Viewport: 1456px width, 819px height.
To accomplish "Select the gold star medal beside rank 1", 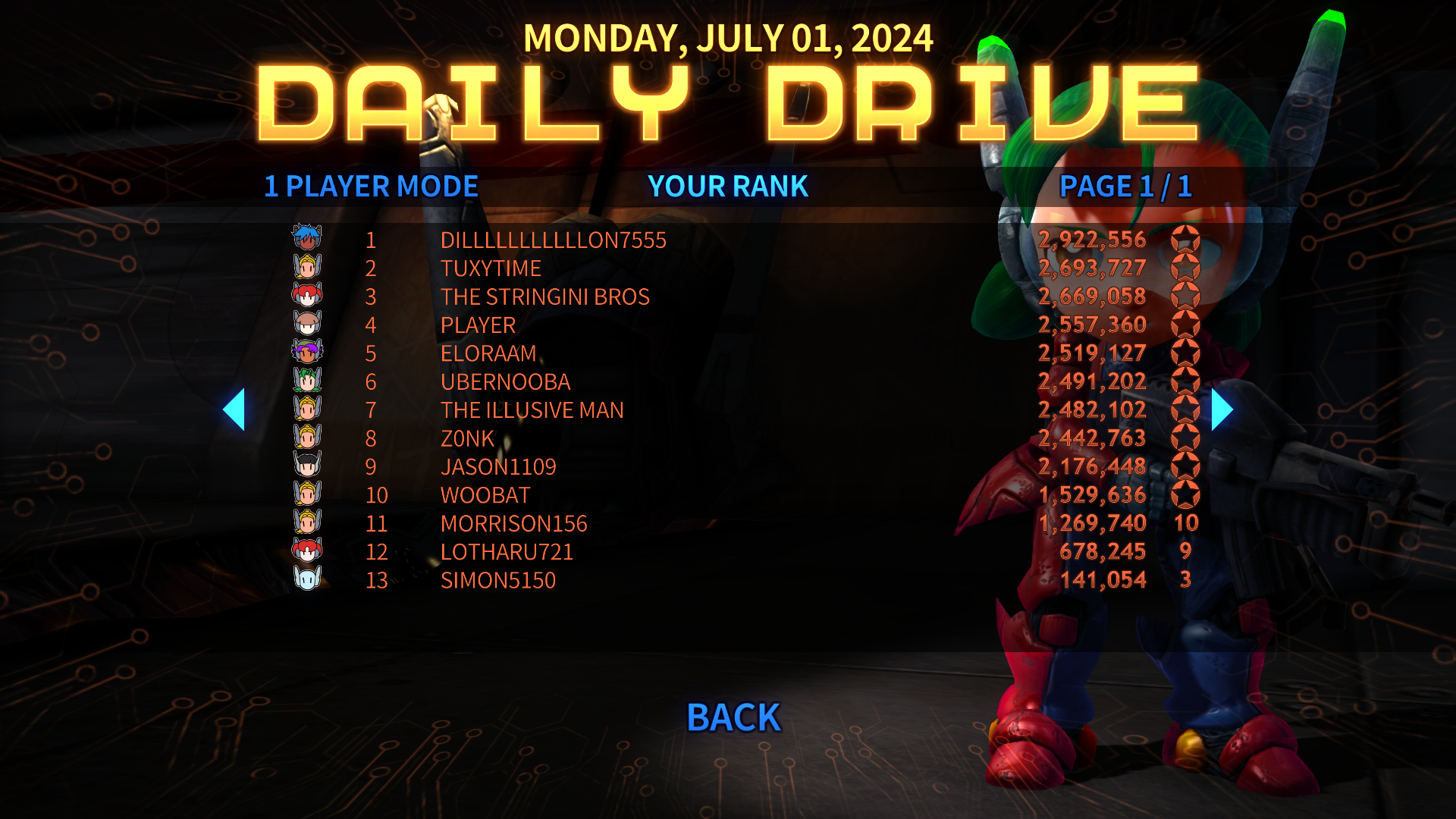I will [1187, 239].
